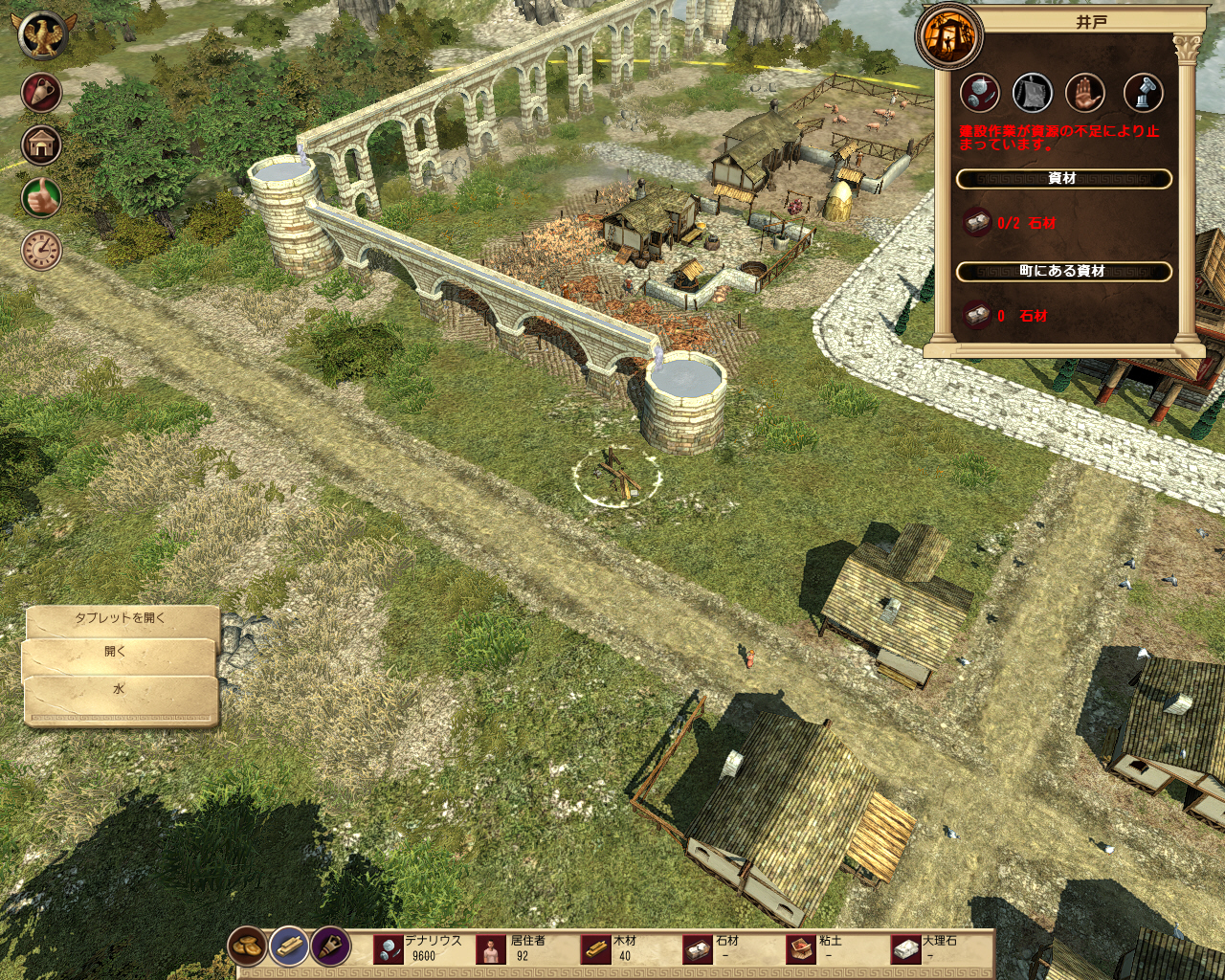The image size is (1225, 980).
Task: Click the raised hand icon to pause construction
Action: pyautogui.click(x=1085, y=93)
